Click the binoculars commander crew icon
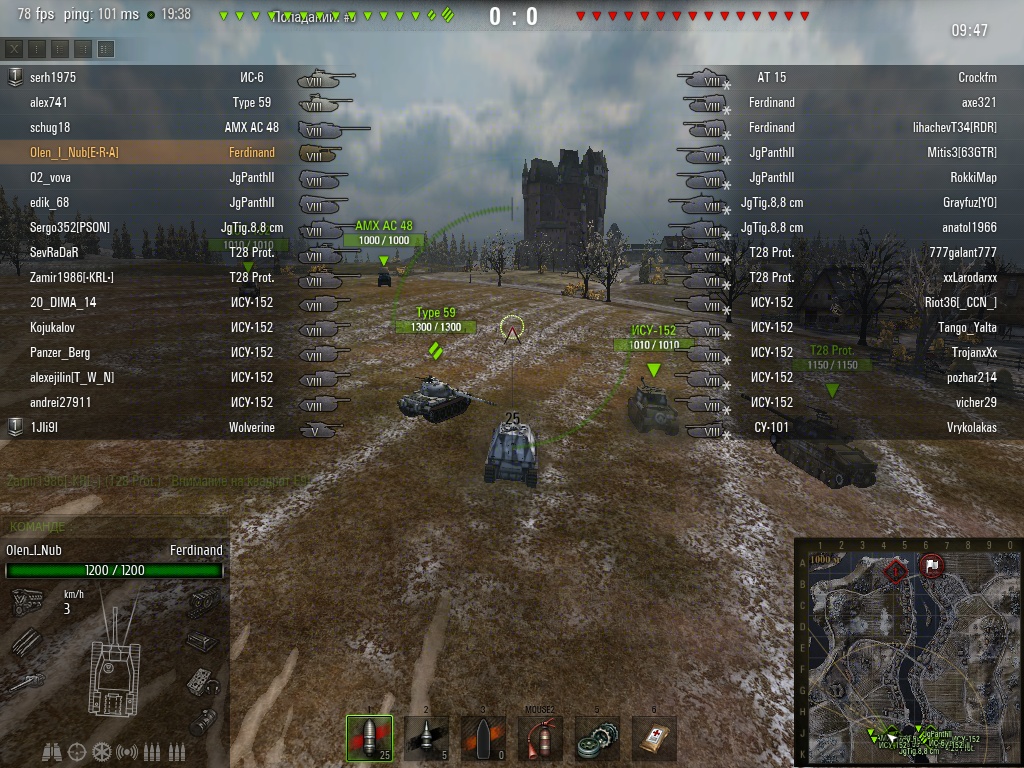The width and height of the screenshot is (1024, 768). point(53,751)
